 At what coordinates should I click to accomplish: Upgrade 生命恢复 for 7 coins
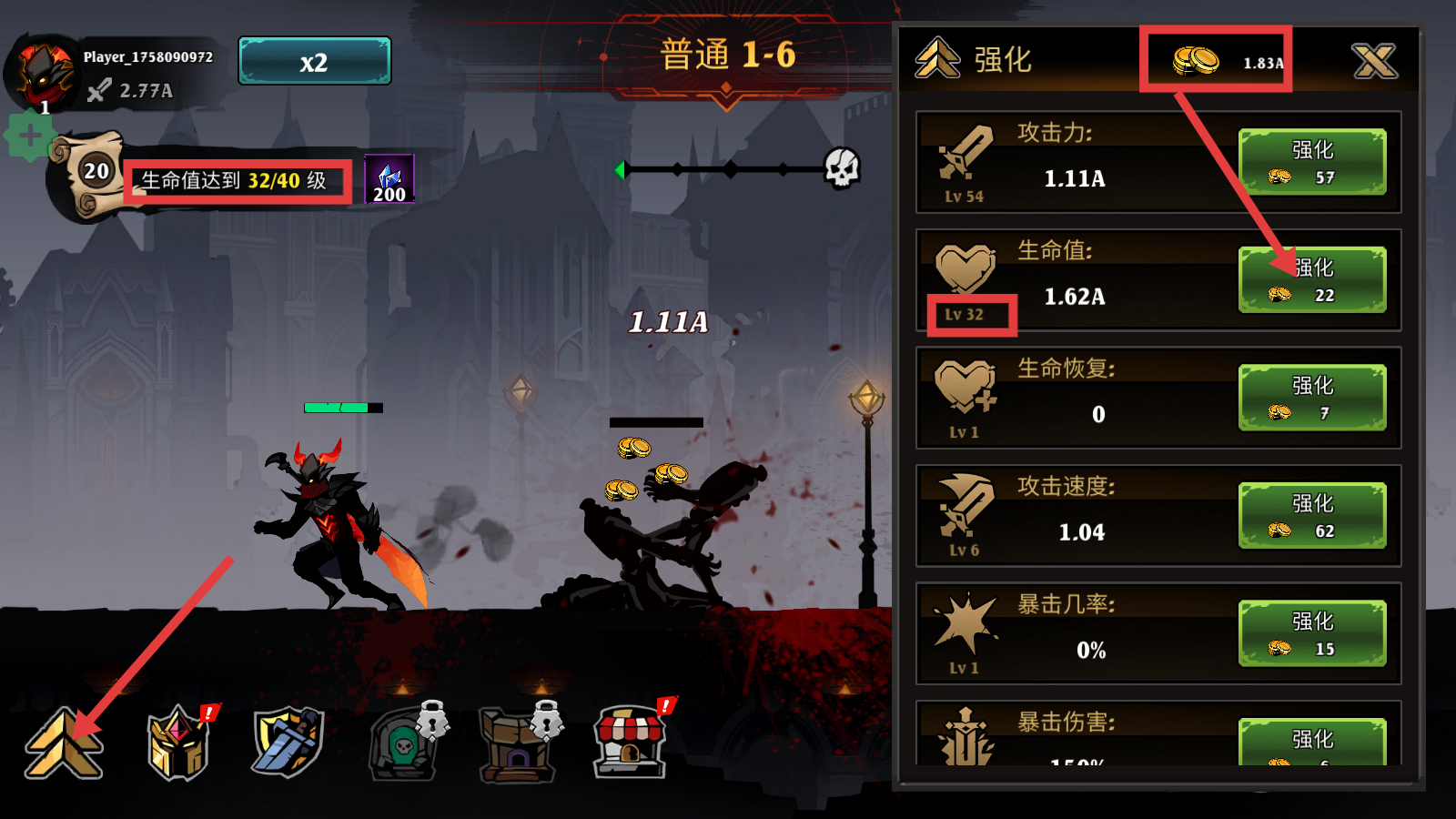1311,398
